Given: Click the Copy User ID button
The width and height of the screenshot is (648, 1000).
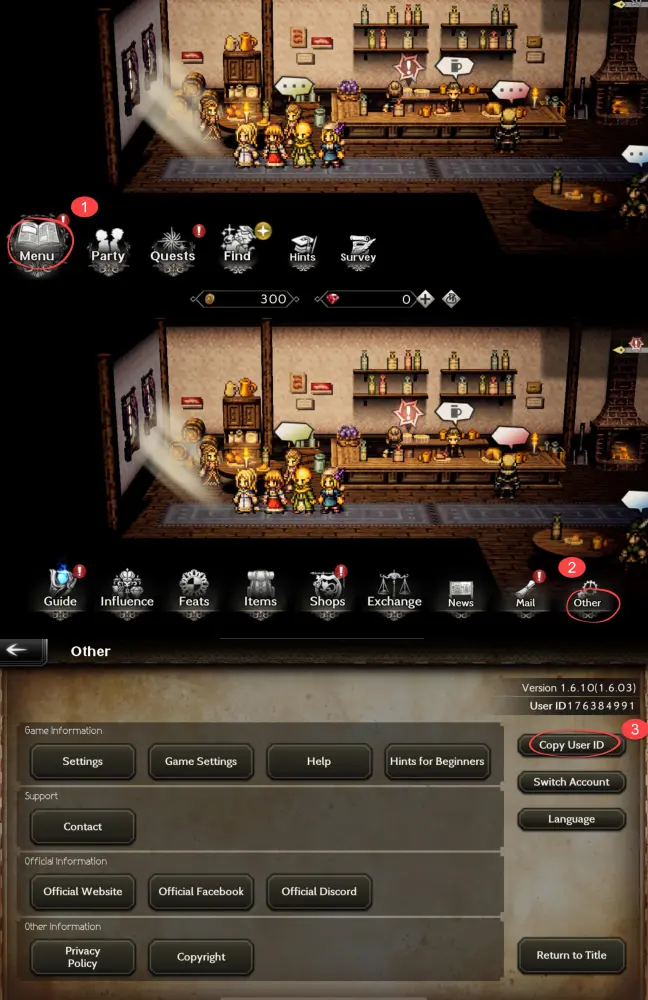Looking at the screenshot, I should click(571, 745).
